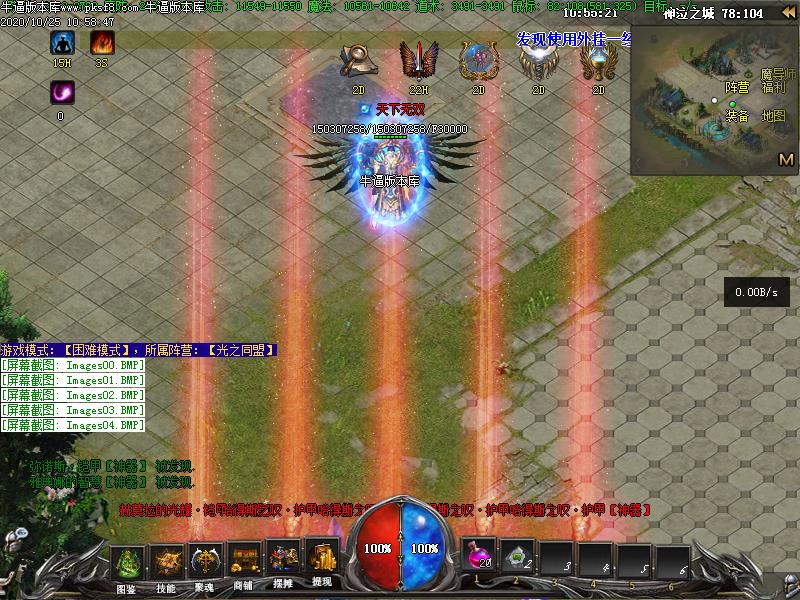Image resolution: width=800 pixels, height=600 pixels.
Task: Open the 摆摊 stall menu
Action: (x=283, y=562)
